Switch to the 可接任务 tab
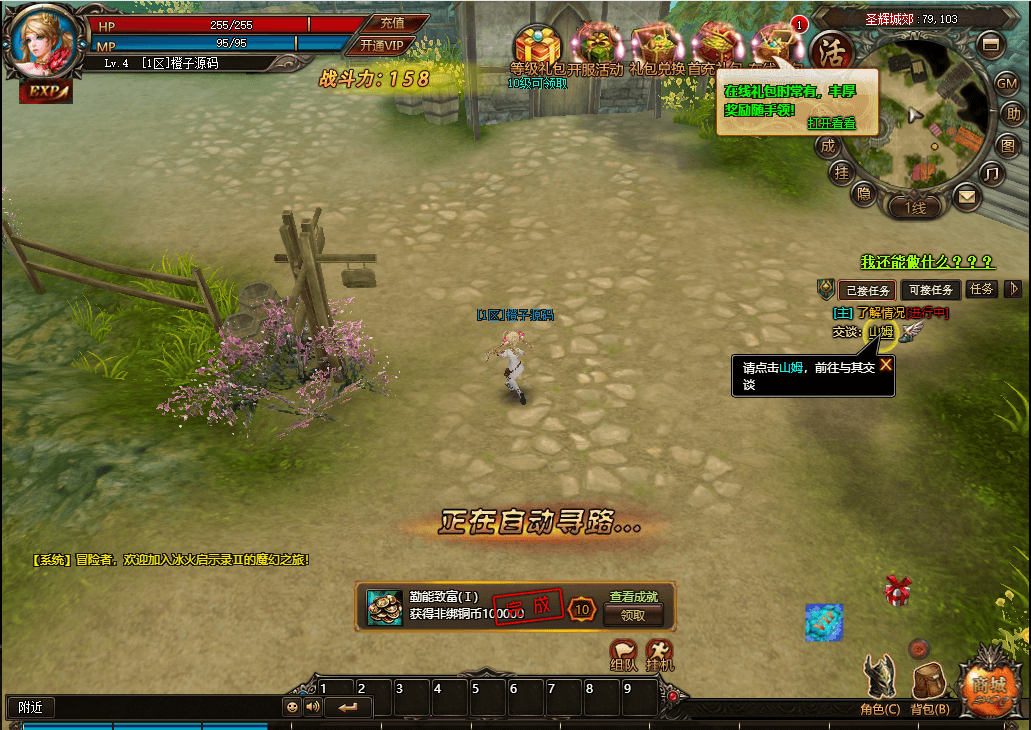Screen dimensions: 1031x730 (930, 290)
